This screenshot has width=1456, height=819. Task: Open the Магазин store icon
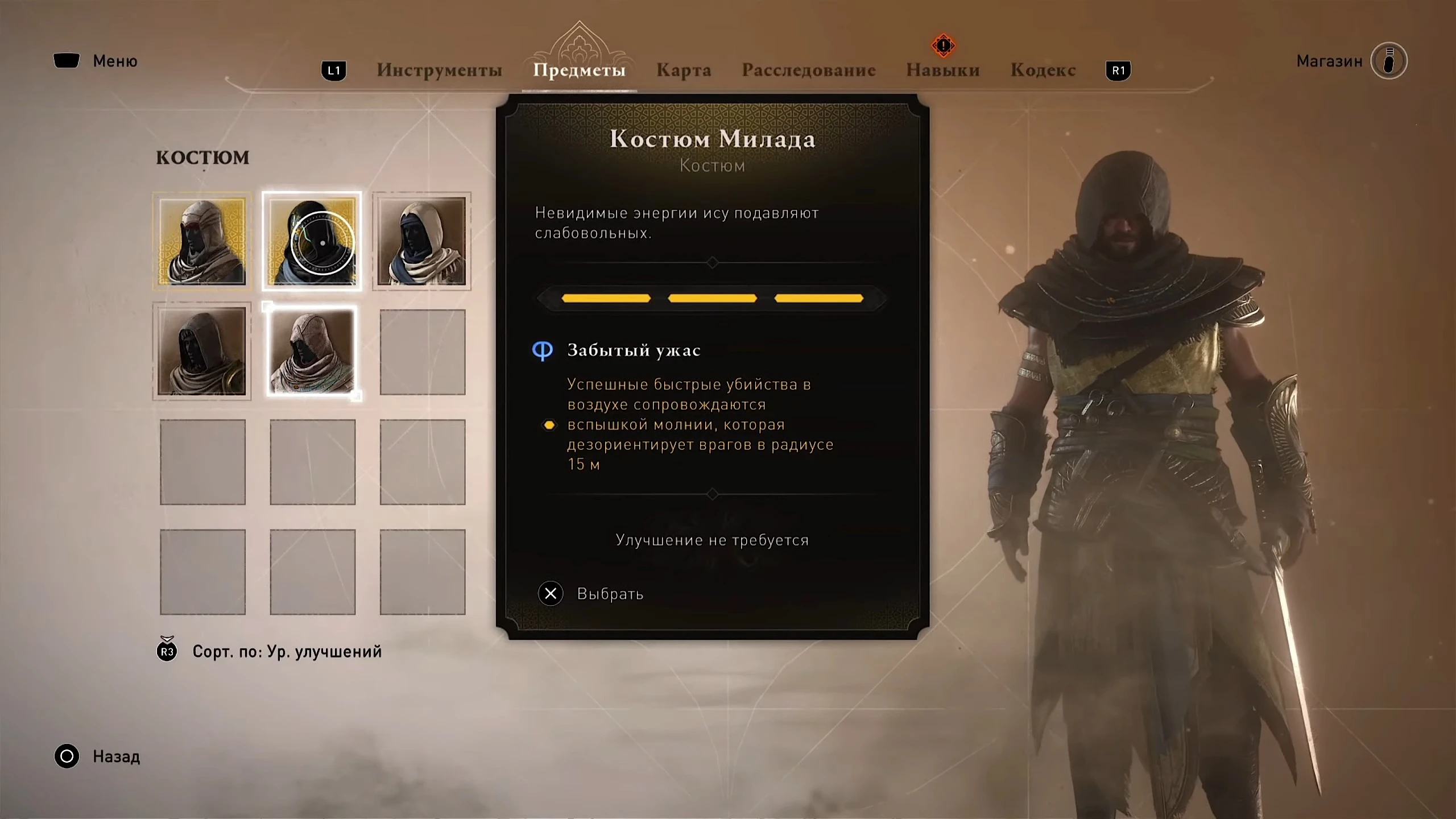click(x=1388, y=61)
